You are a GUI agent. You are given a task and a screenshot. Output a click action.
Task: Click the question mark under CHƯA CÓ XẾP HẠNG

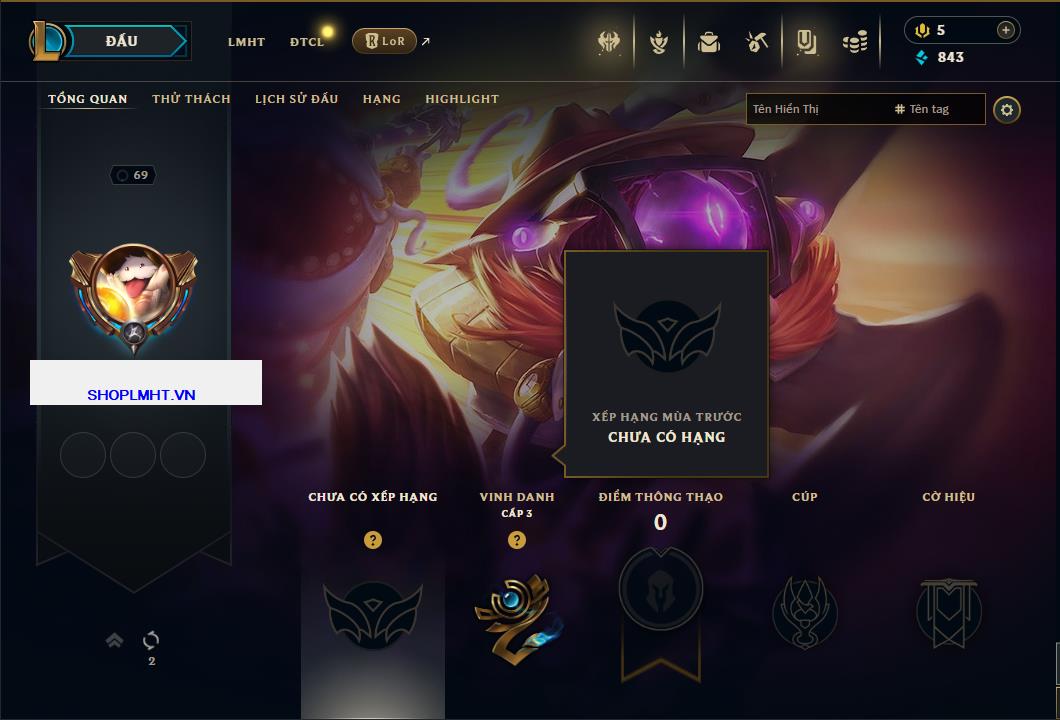pyautogui.click(x=373, y=540)
